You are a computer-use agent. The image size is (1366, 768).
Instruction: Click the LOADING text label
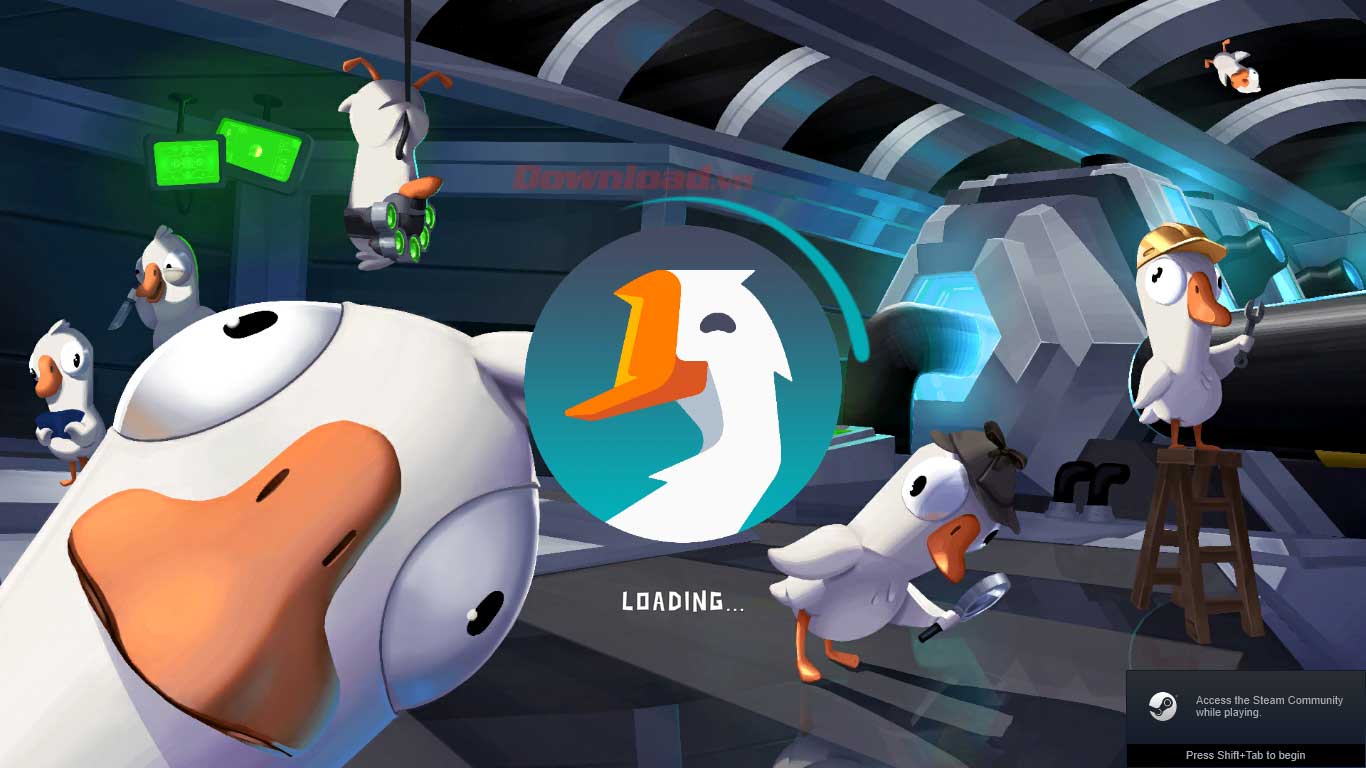(680, 602)
